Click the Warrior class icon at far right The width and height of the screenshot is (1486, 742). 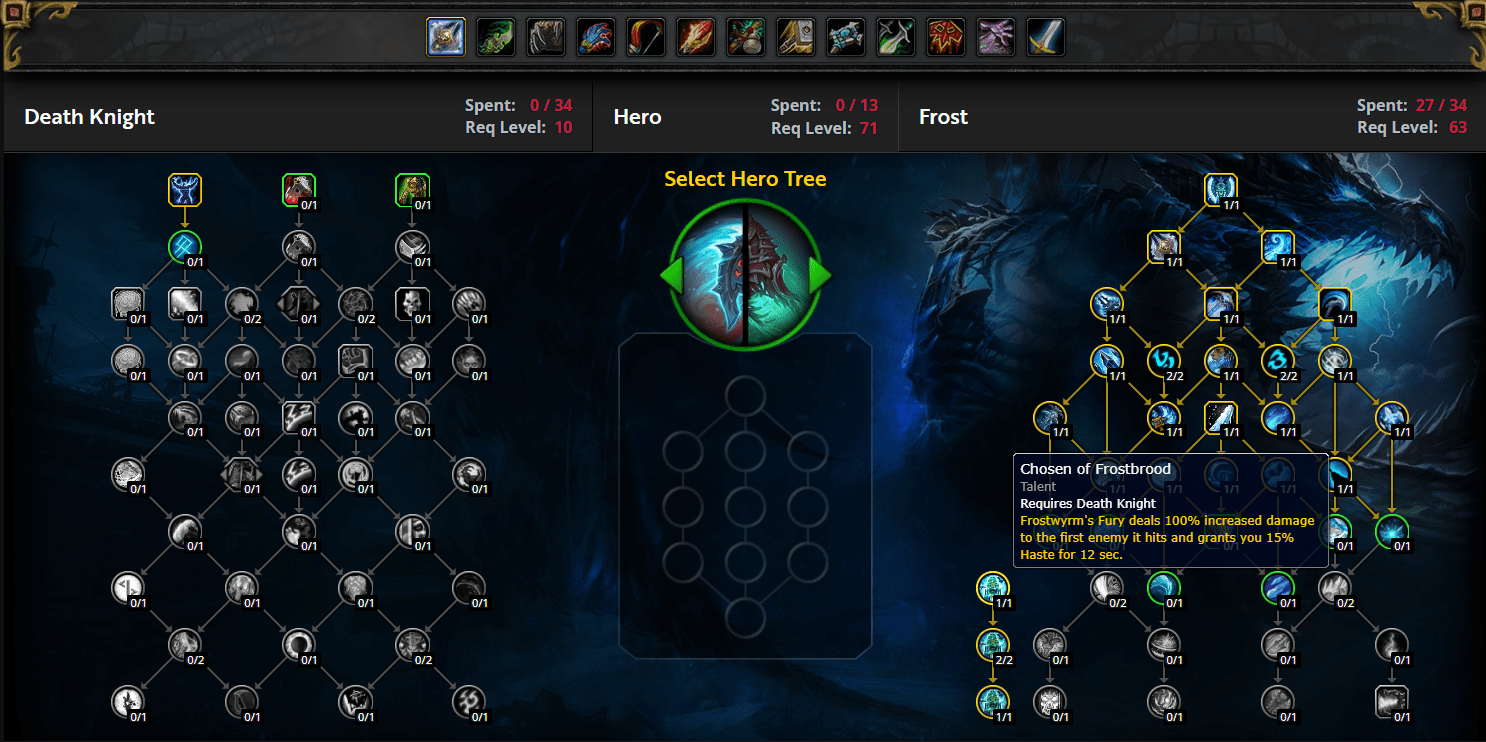[x=1045, y=36]
